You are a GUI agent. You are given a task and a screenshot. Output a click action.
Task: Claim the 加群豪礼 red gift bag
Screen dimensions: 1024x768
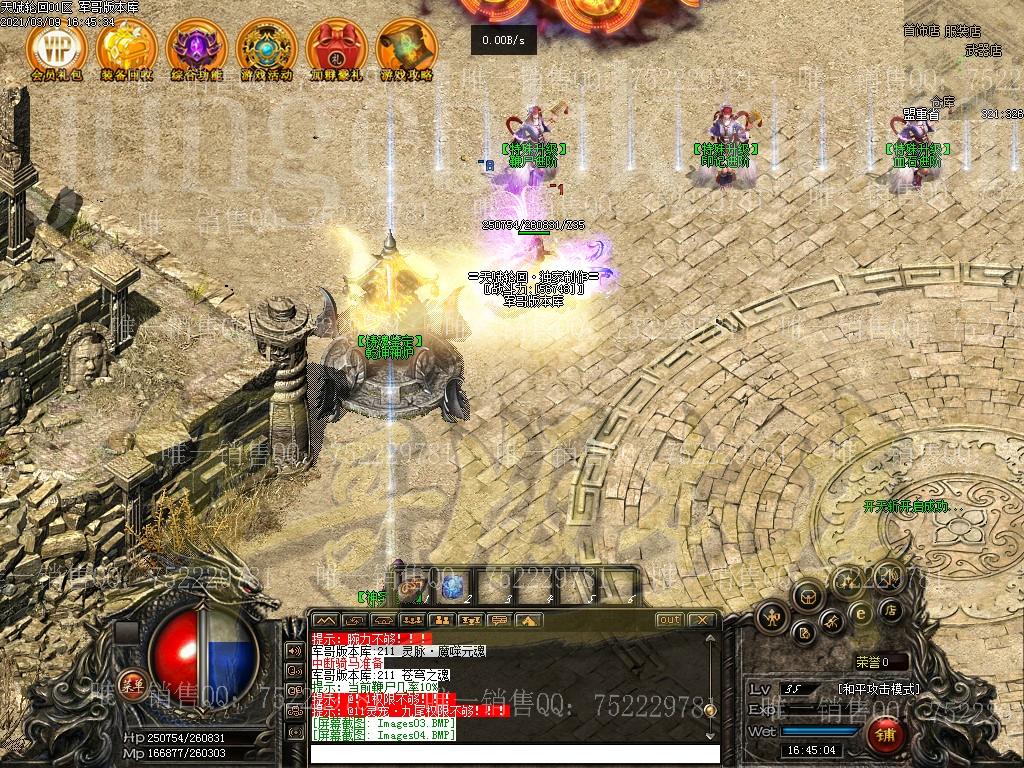[x=337, y=46]
